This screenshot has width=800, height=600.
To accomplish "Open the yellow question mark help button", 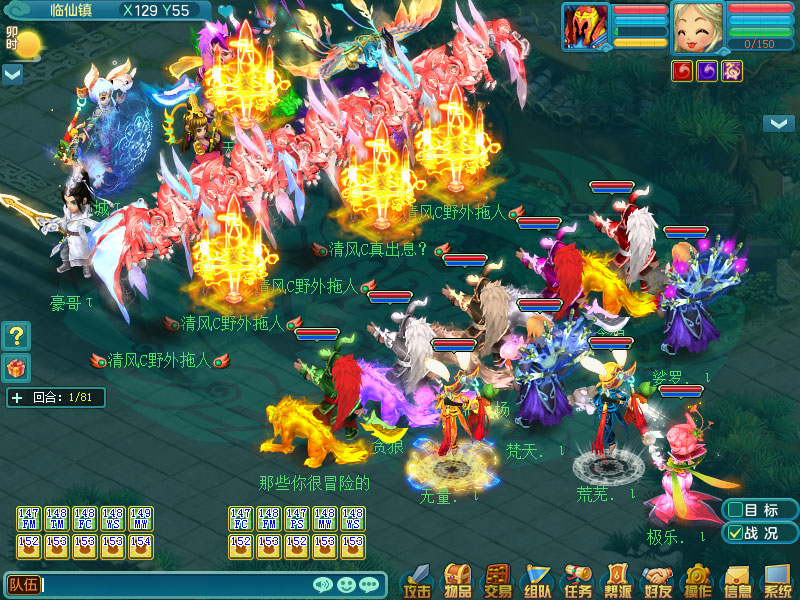I will pos(16,335).
